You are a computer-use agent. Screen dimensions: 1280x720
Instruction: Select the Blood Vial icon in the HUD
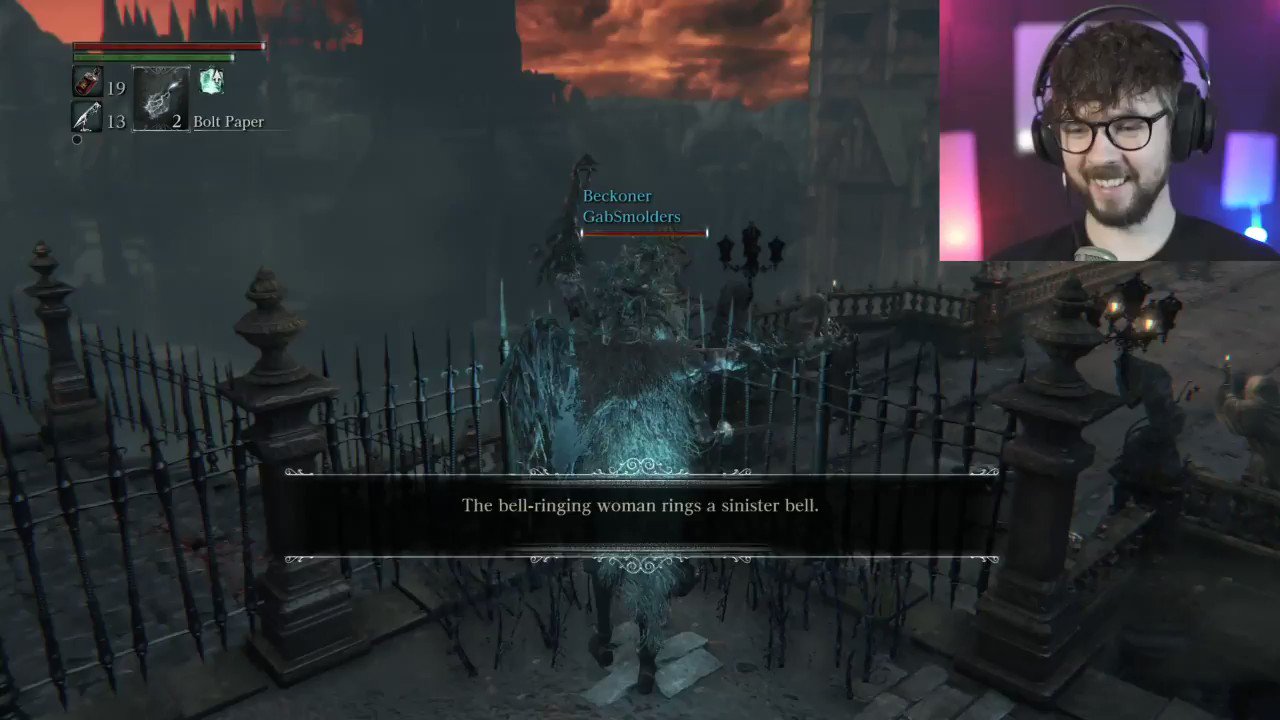tap(88, 81)
